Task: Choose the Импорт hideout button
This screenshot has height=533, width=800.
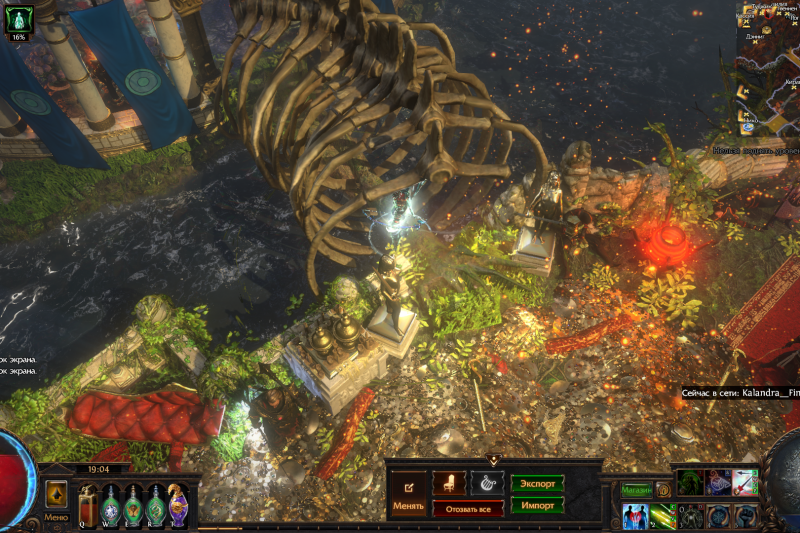Action: [537, 505]
